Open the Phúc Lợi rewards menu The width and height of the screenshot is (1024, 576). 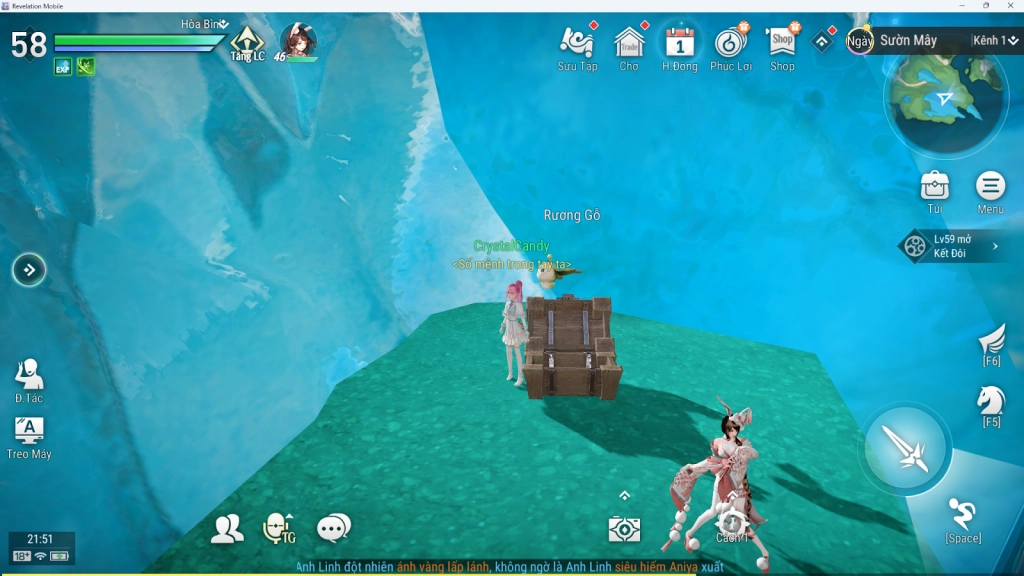(x=731, y=43)
